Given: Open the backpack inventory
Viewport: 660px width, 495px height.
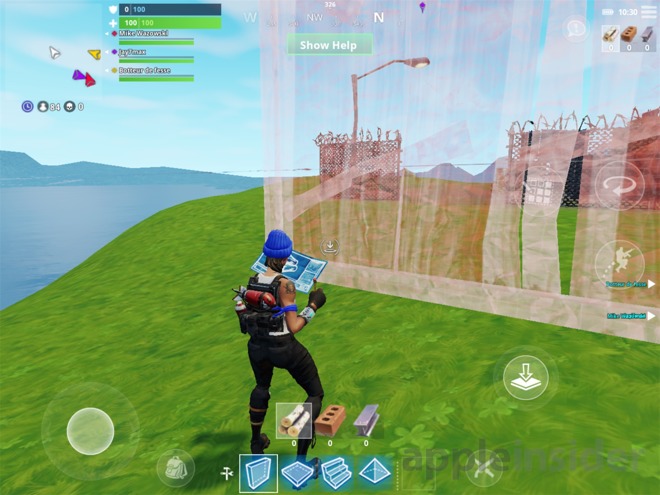Looking at the screenshot, I should 175,469.
